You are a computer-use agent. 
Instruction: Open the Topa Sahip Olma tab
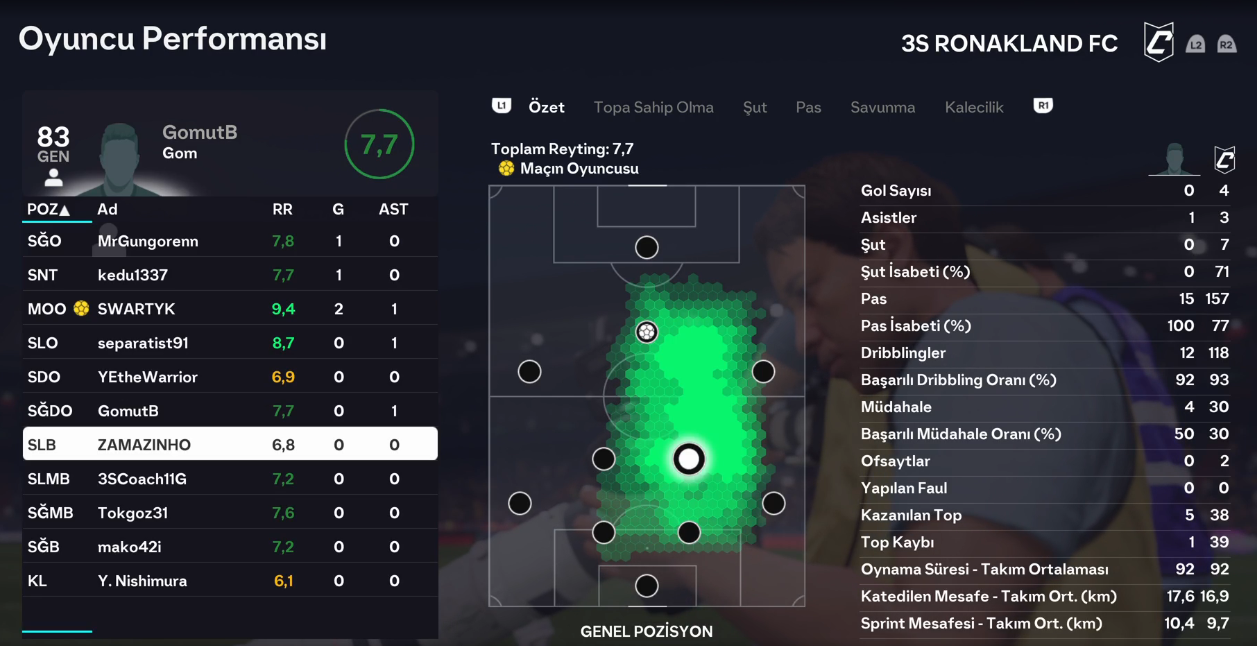tap(653, 107)
